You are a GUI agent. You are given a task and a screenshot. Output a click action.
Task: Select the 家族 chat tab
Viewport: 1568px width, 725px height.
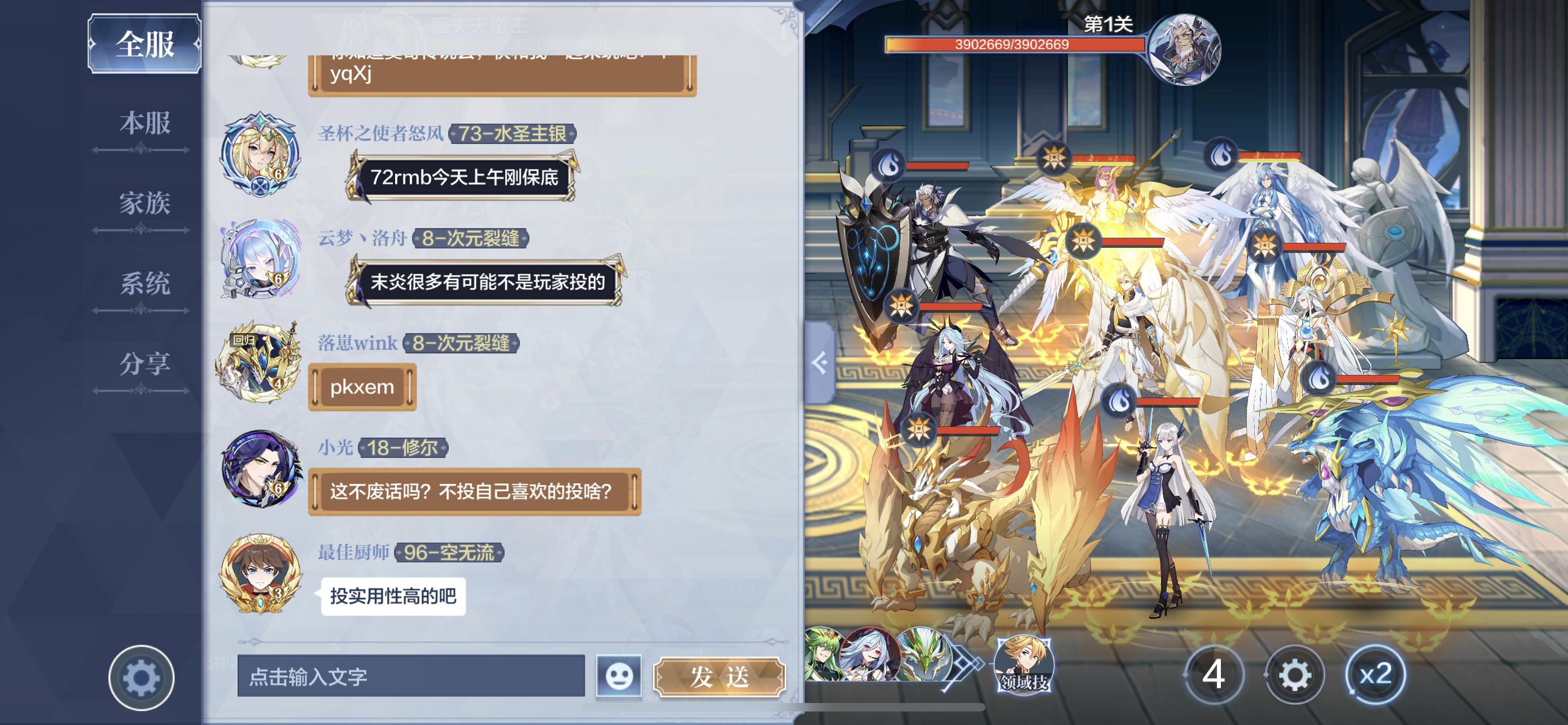click(144, 204)
